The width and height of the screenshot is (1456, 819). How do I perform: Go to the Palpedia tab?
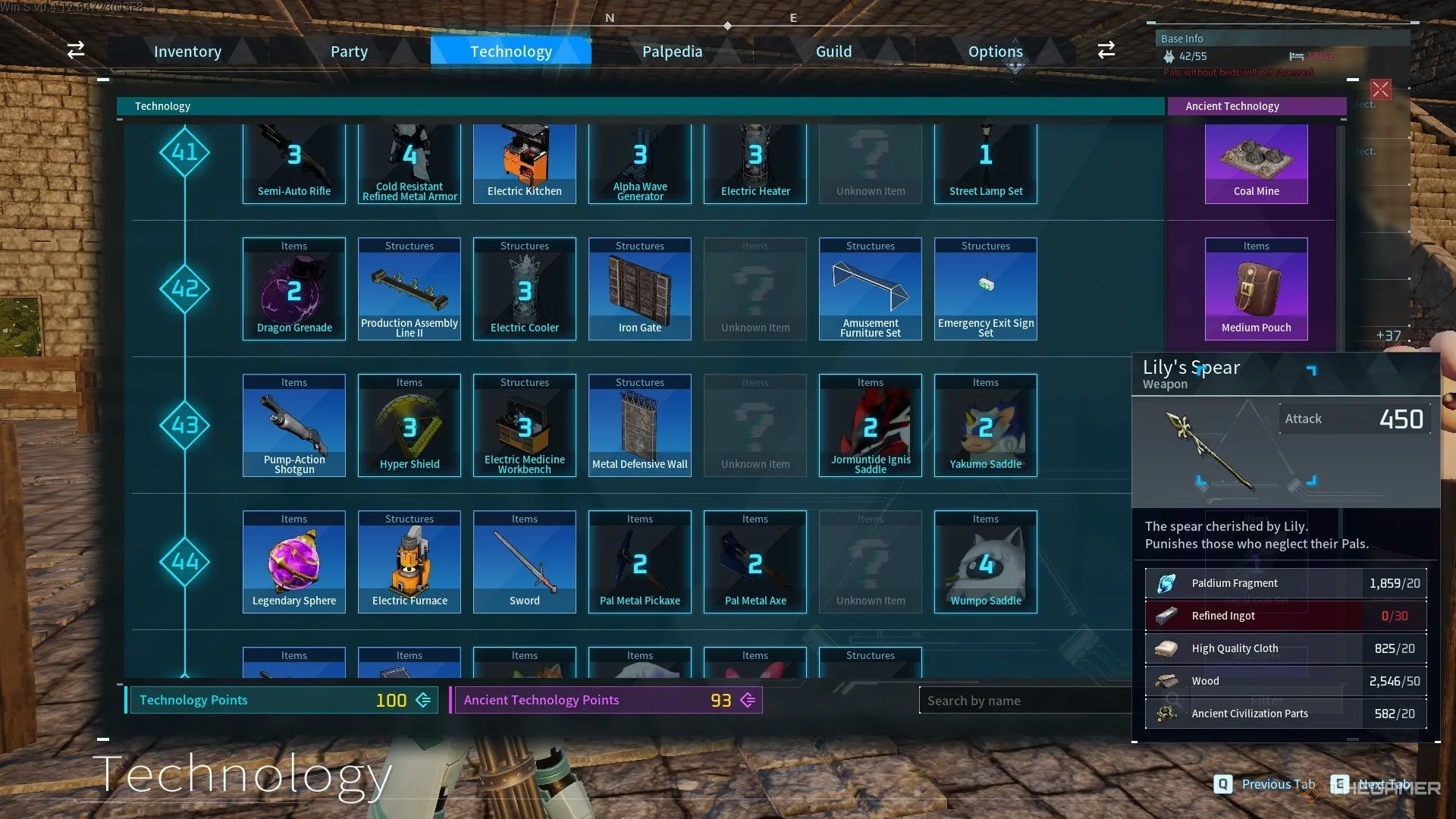[672, 52]
